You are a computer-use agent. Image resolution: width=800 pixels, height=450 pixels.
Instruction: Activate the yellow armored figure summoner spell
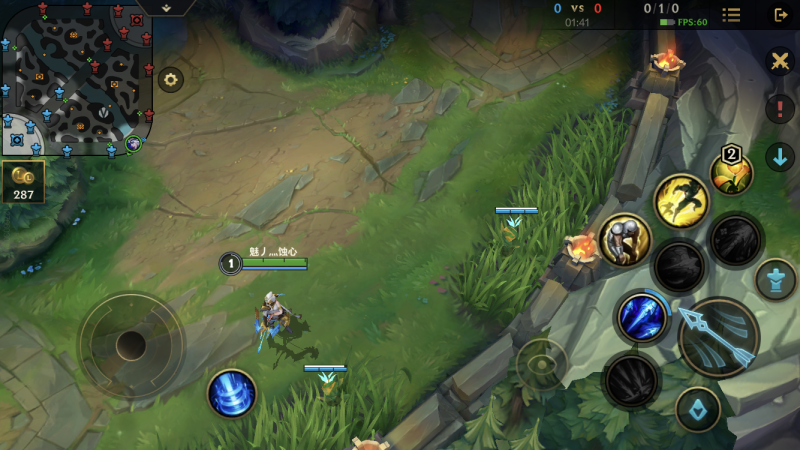pos(626,240)
